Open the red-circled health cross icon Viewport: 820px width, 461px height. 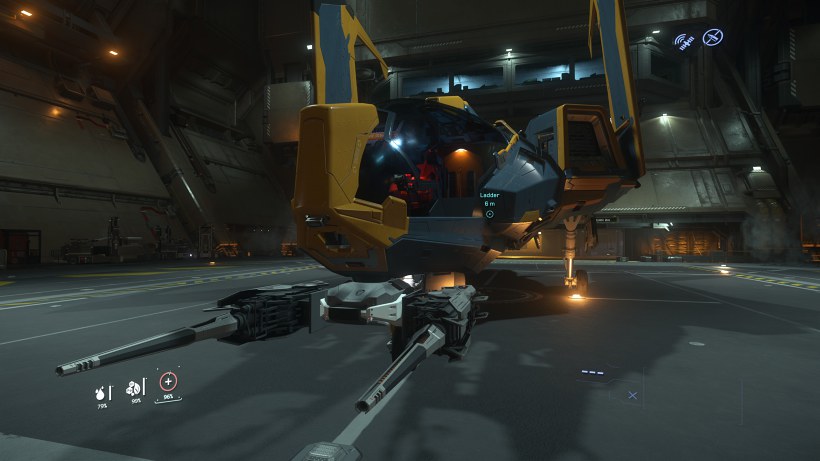[x=168, y=382]
